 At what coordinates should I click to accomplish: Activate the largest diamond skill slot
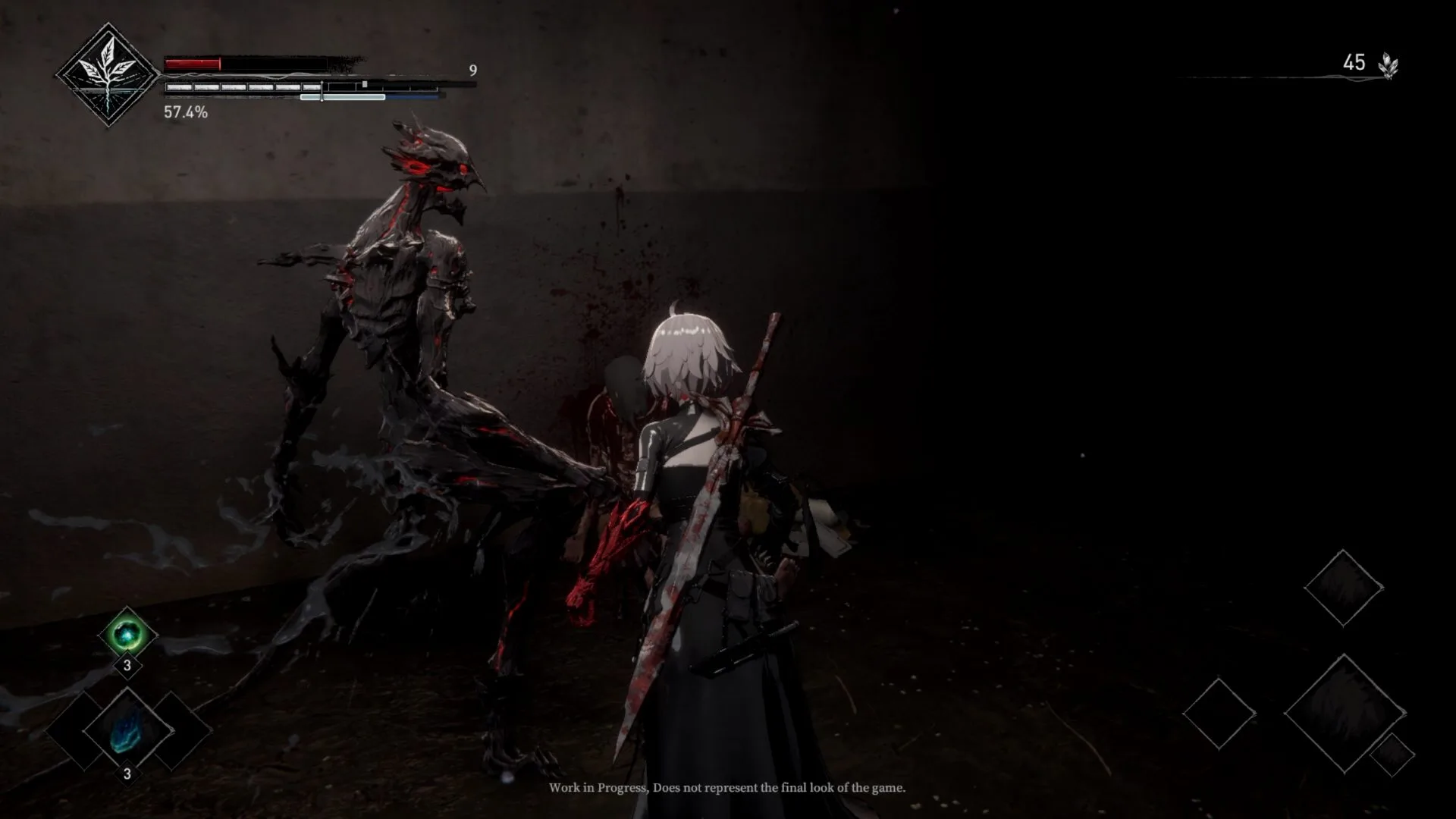pyautogui.click(x=1344, y=713)
